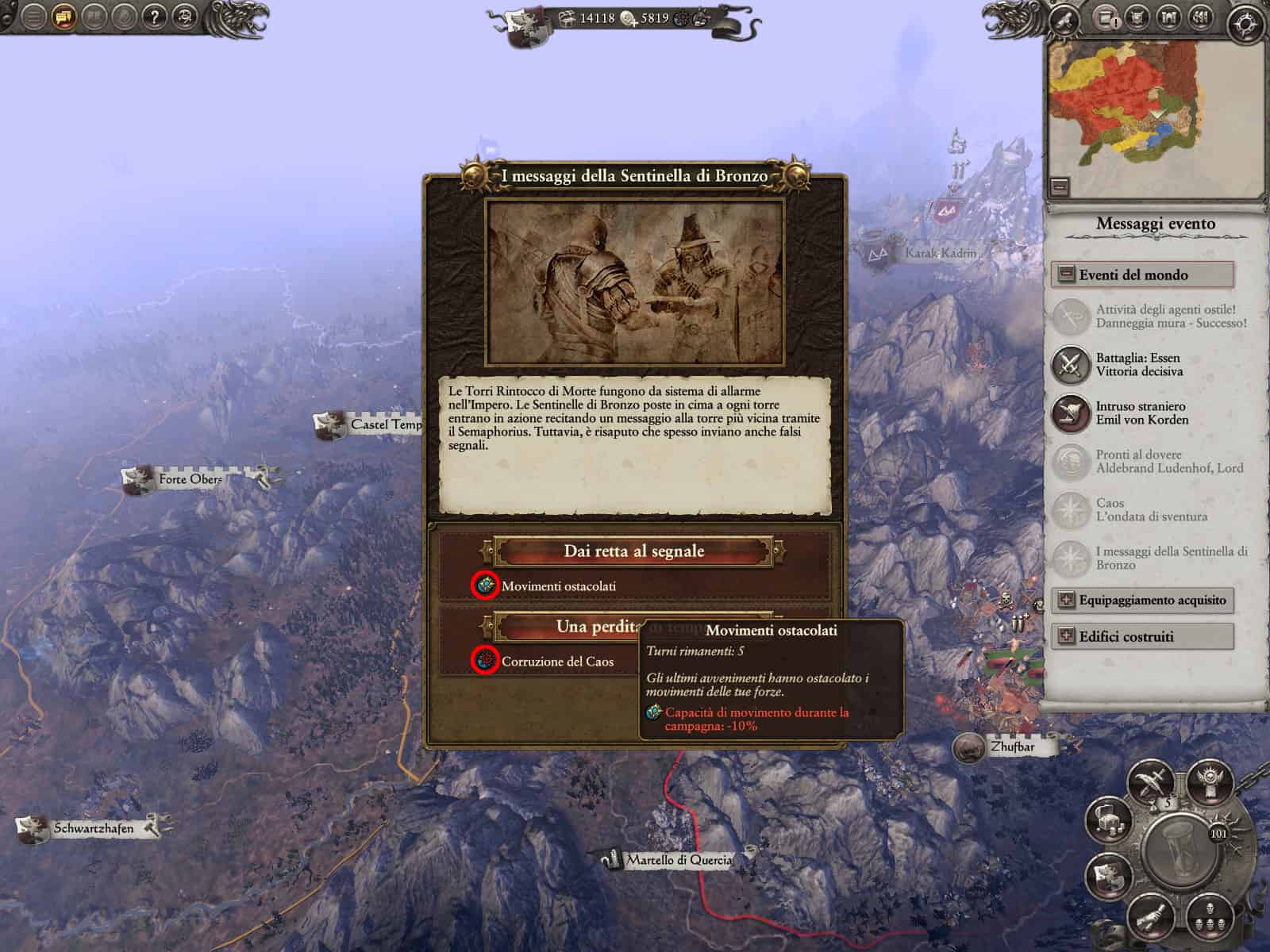The image size is (1270, 952).
Task: Click the campaign overview minimap
Action: coord(1155,107)
